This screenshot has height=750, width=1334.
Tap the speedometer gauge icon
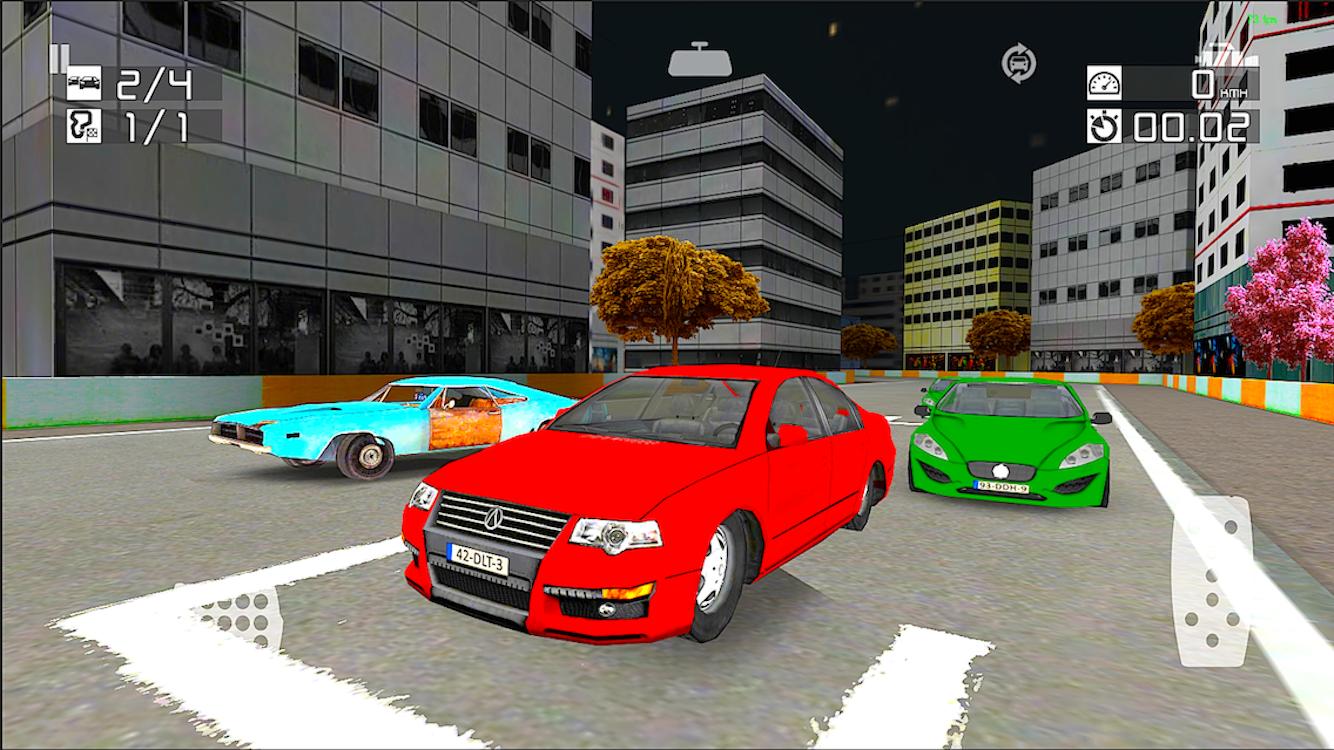coord(1102,81)
